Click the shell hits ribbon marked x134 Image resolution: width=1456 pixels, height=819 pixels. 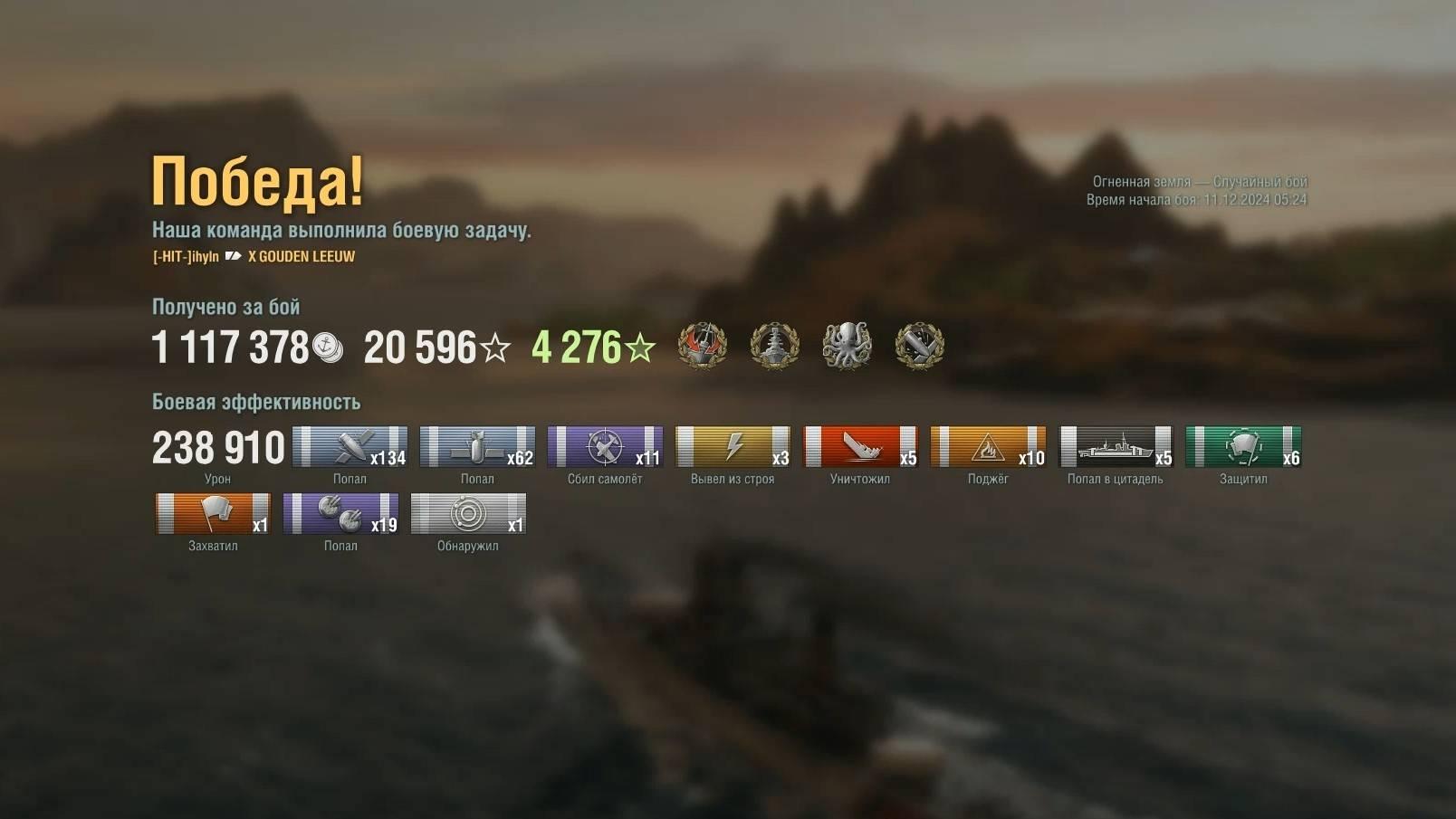pyautogui.click(x=350, y=447)
